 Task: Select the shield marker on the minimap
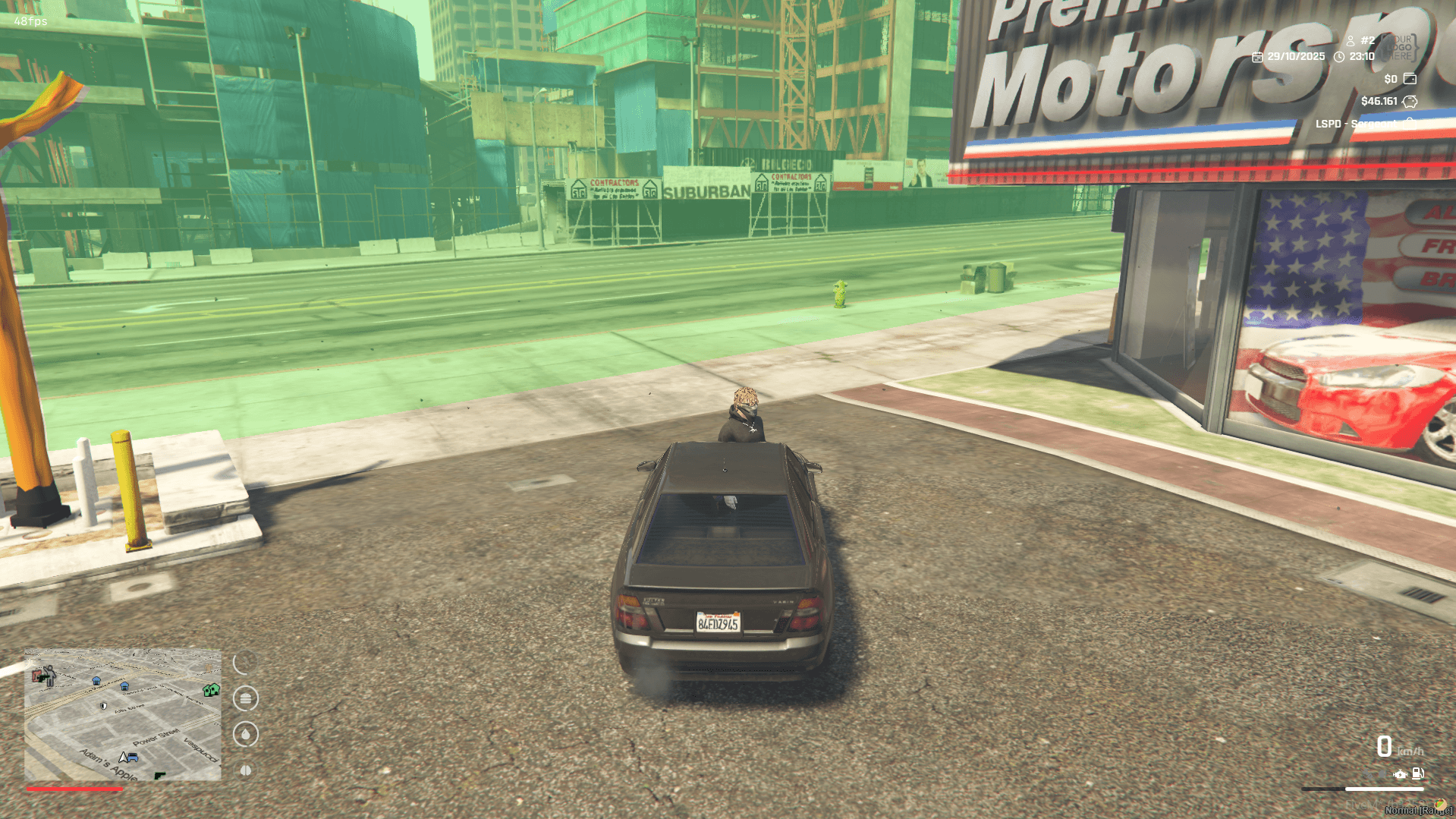(x=104, y=706)
